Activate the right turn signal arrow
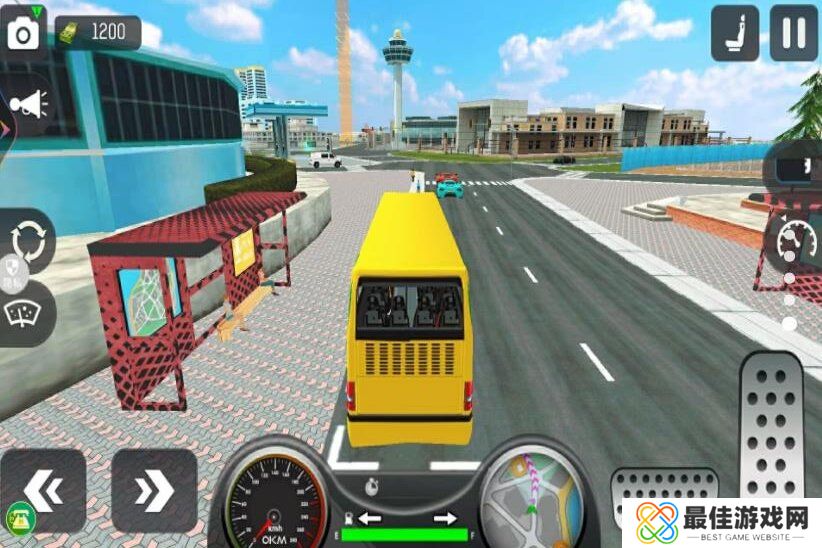The height and width of the screenshot is (548, 822). click(445, 518)
